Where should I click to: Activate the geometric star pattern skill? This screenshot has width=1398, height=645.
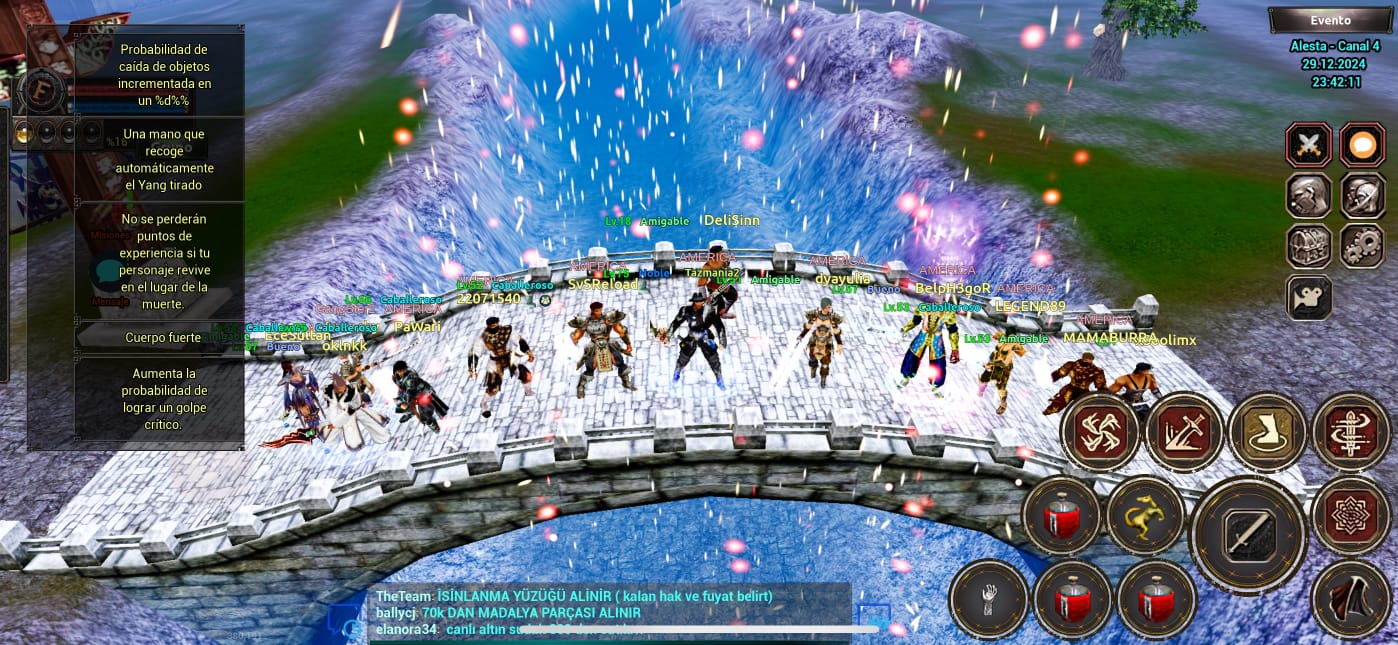point(1351,516)
